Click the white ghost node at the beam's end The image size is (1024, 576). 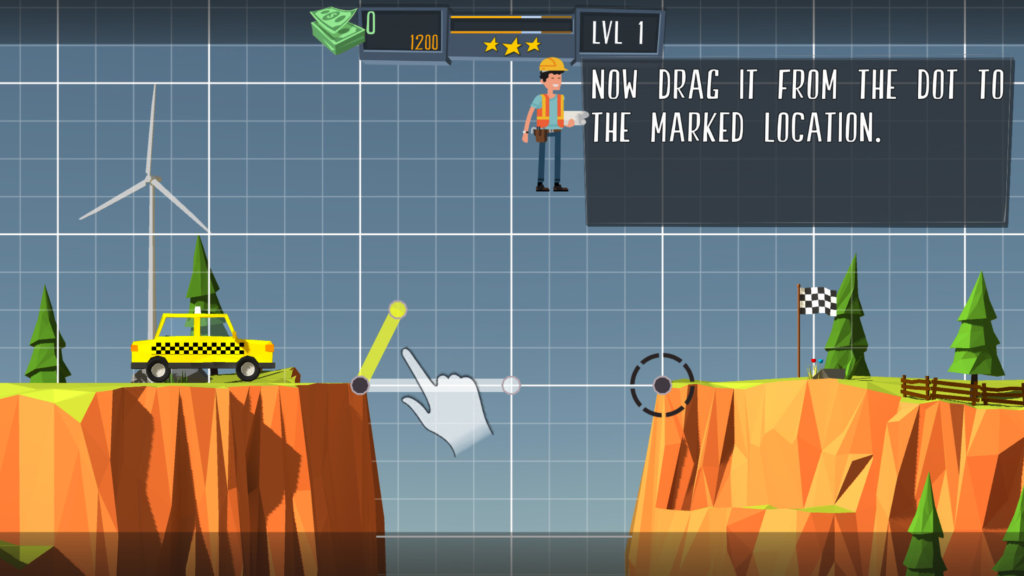tap(511, 385)
